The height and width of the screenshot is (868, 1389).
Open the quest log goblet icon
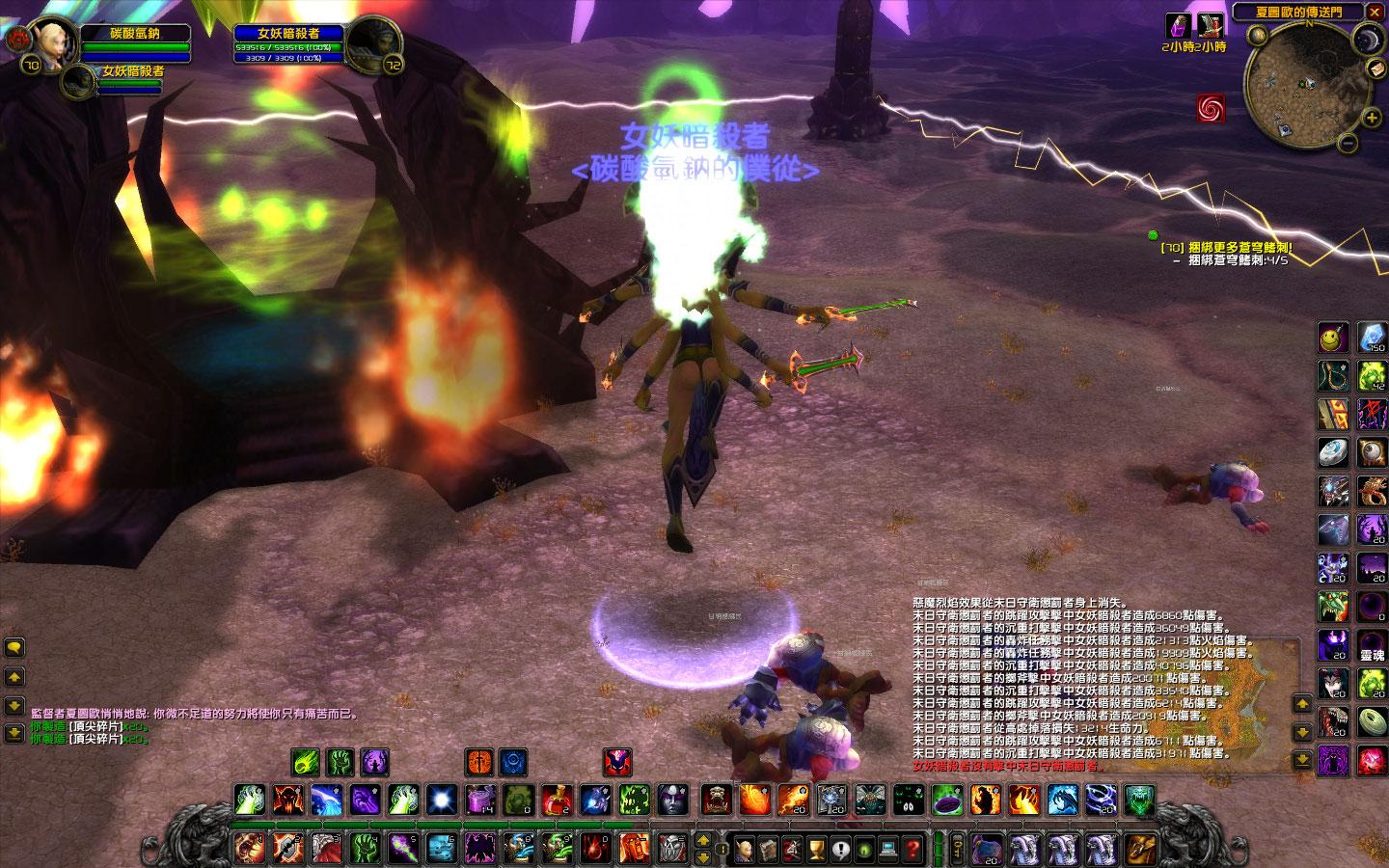click(816, 850)
